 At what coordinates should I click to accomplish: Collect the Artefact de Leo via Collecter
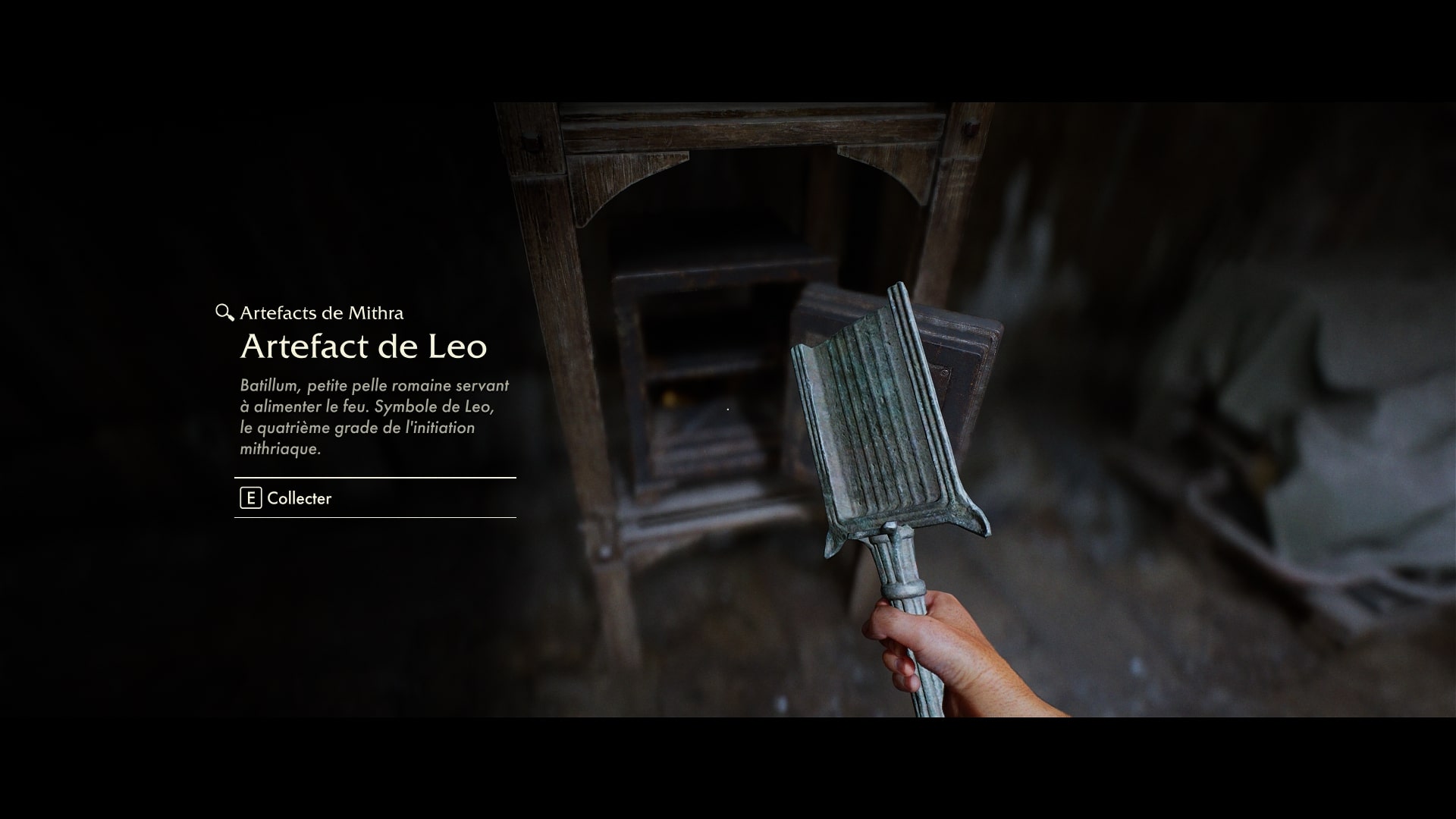(x=287, y=498)
